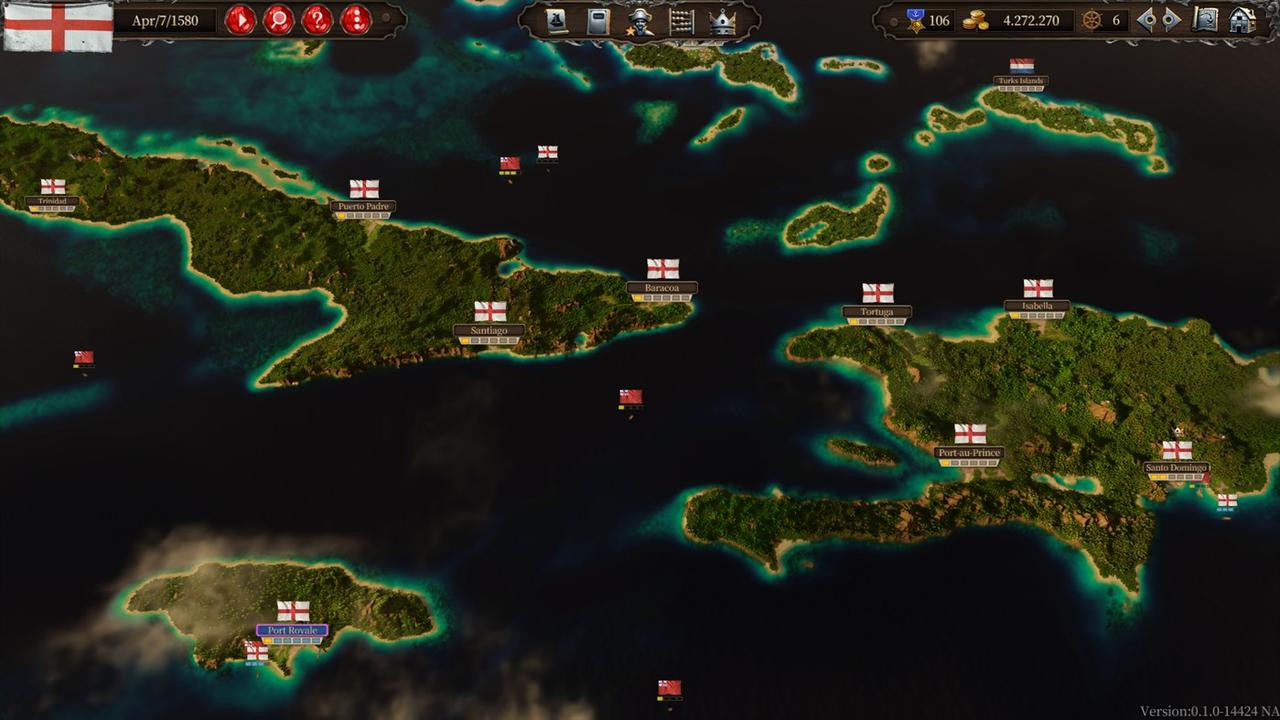Open the Santo Domingo town label

pyautogui.click(x=1176, y=467)
